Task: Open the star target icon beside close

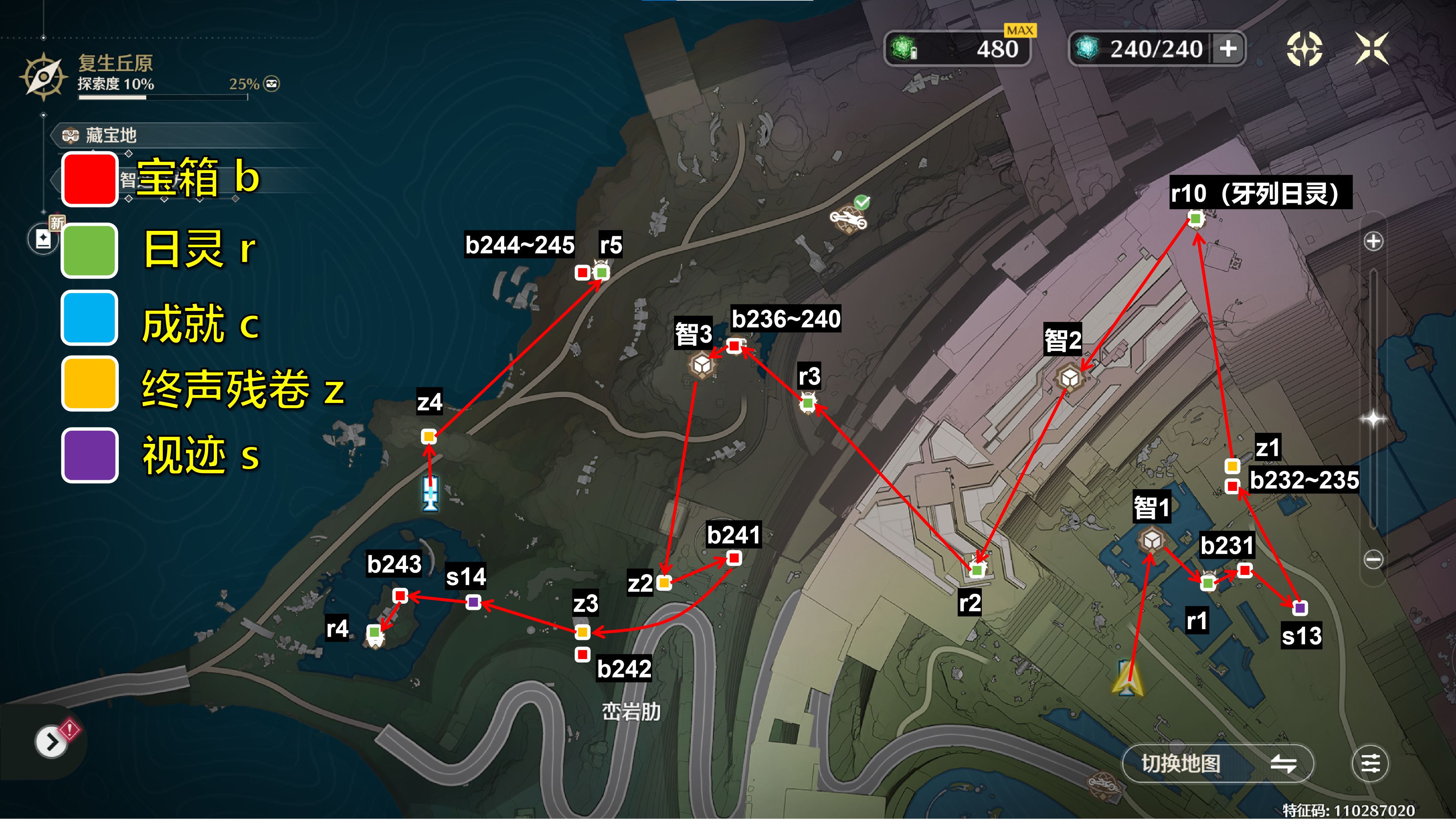Action: [x=1304, y=49]
